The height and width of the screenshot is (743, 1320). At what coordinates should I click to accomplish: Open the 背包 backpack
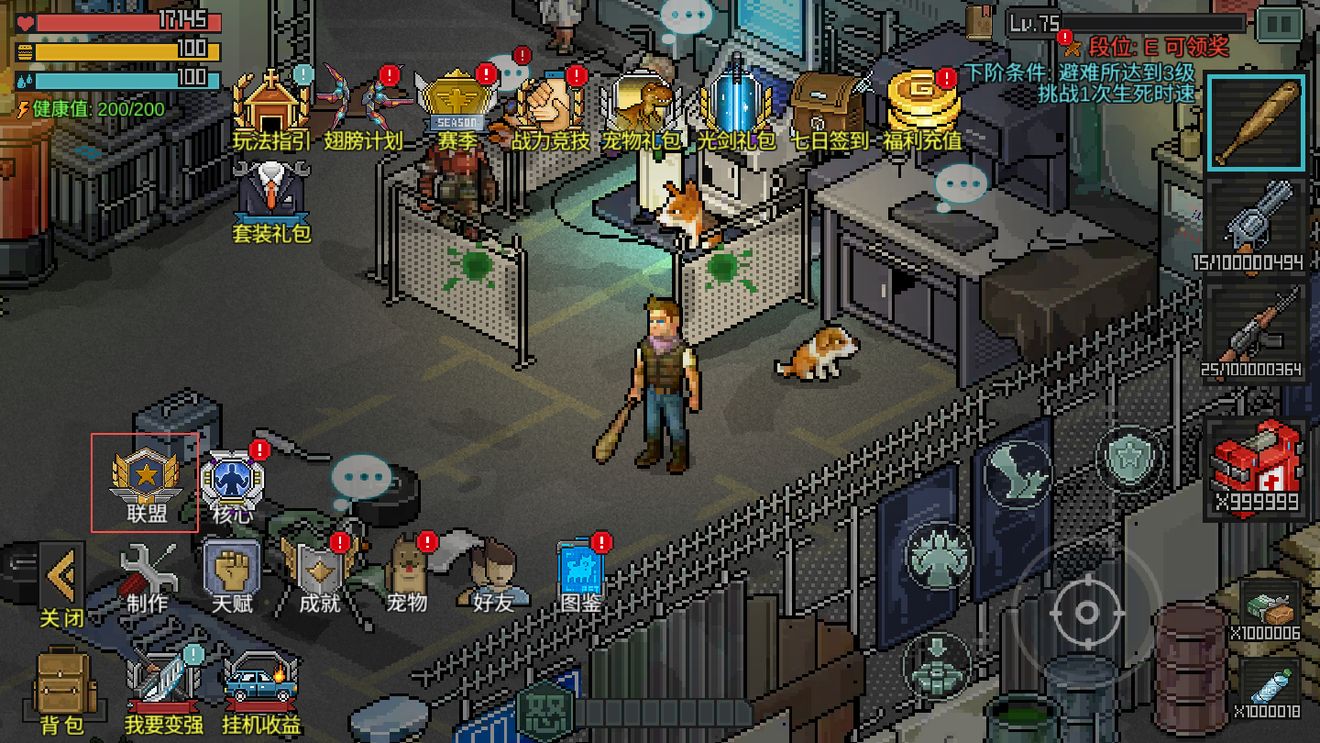[x=62, y=690]
